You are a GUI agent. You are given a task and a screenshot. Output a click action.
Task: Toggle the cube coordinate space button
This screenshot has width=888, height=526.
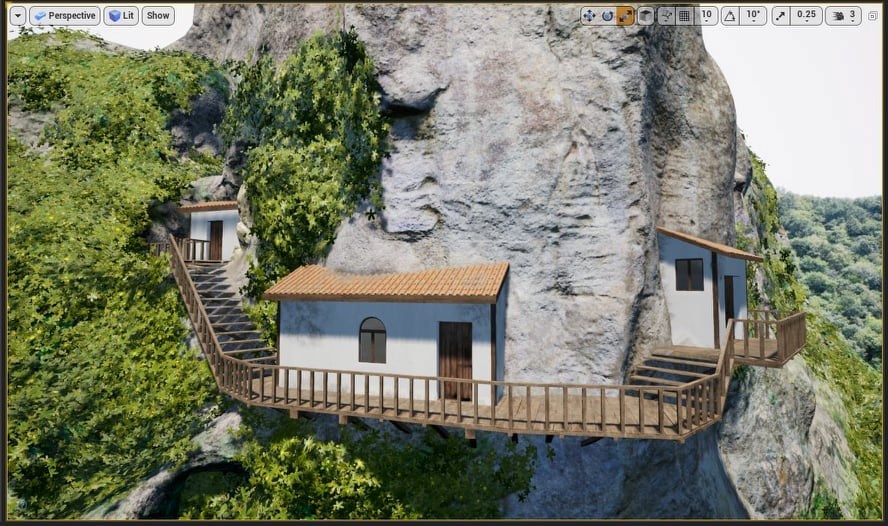click(x=646, y=16)
